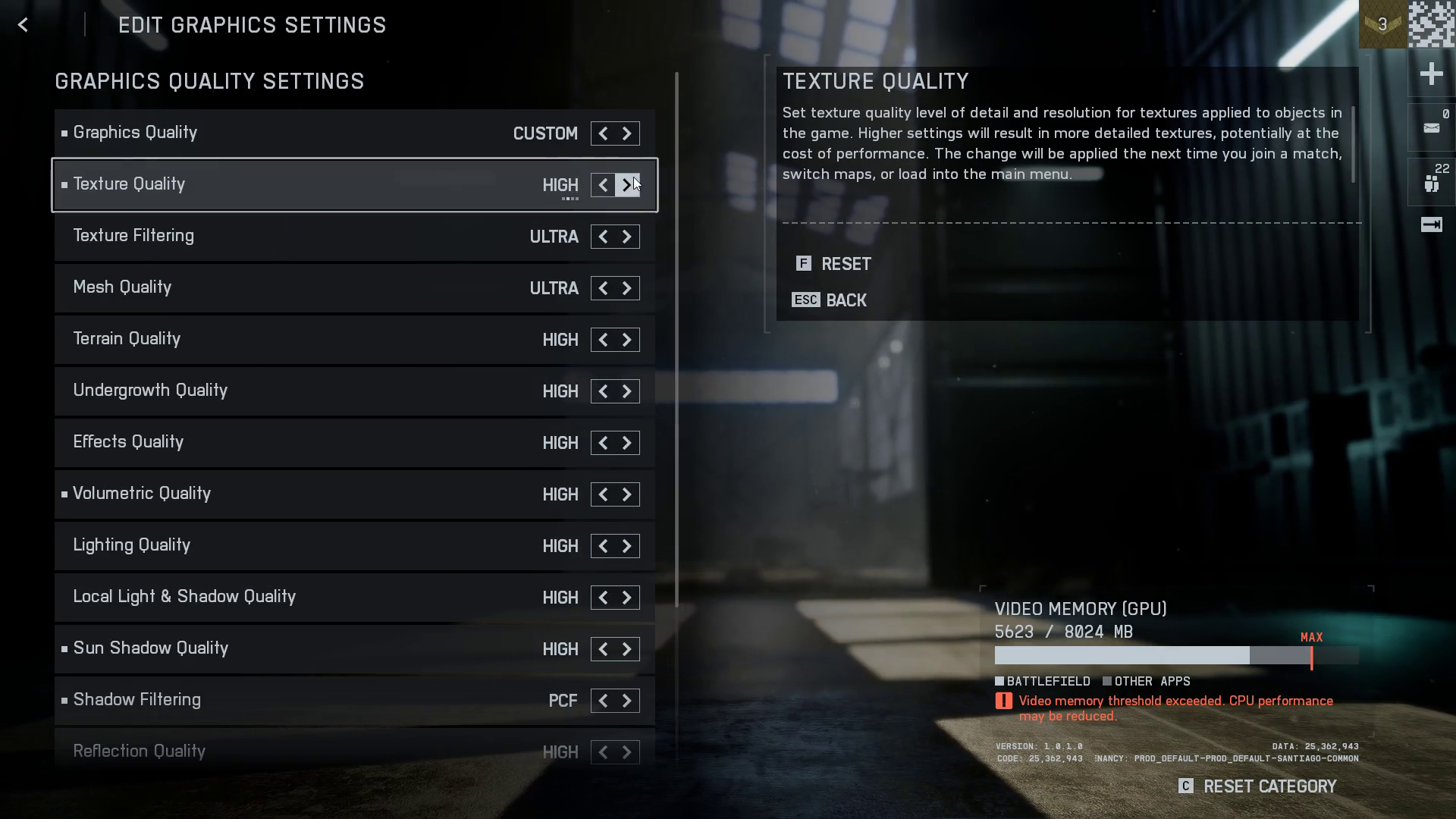Image resolution: width=1456 pixels, height=819 pixels.
Task: Lower Effects Quality using its left arrow
Action: [x=603, y=443]
